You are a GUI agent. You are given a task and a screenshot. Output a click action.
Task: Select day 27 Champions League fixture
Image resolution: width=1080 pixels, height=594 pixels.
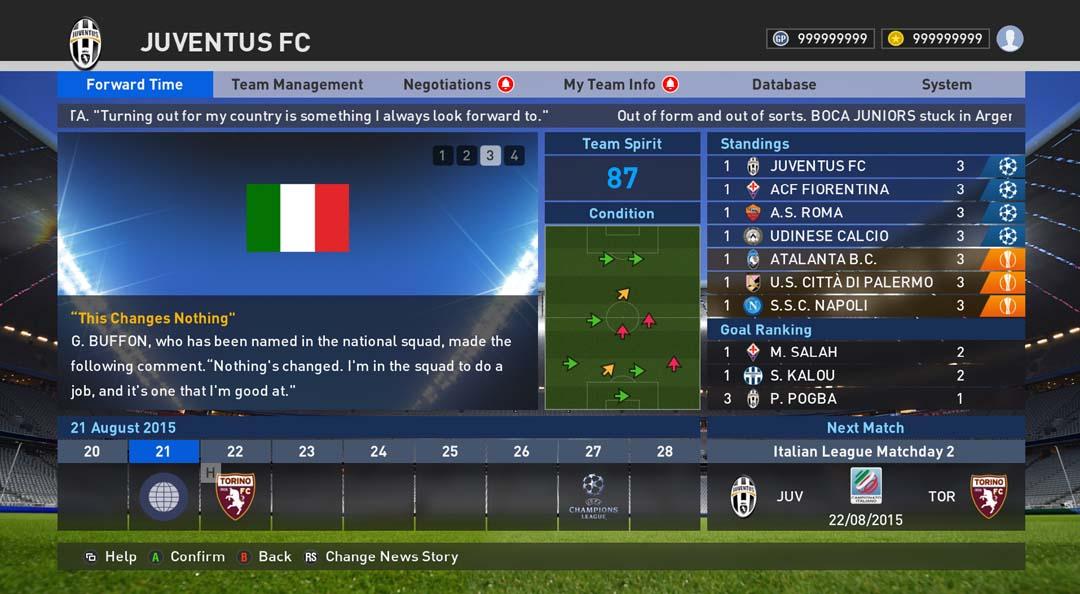[x=593, y=496]
